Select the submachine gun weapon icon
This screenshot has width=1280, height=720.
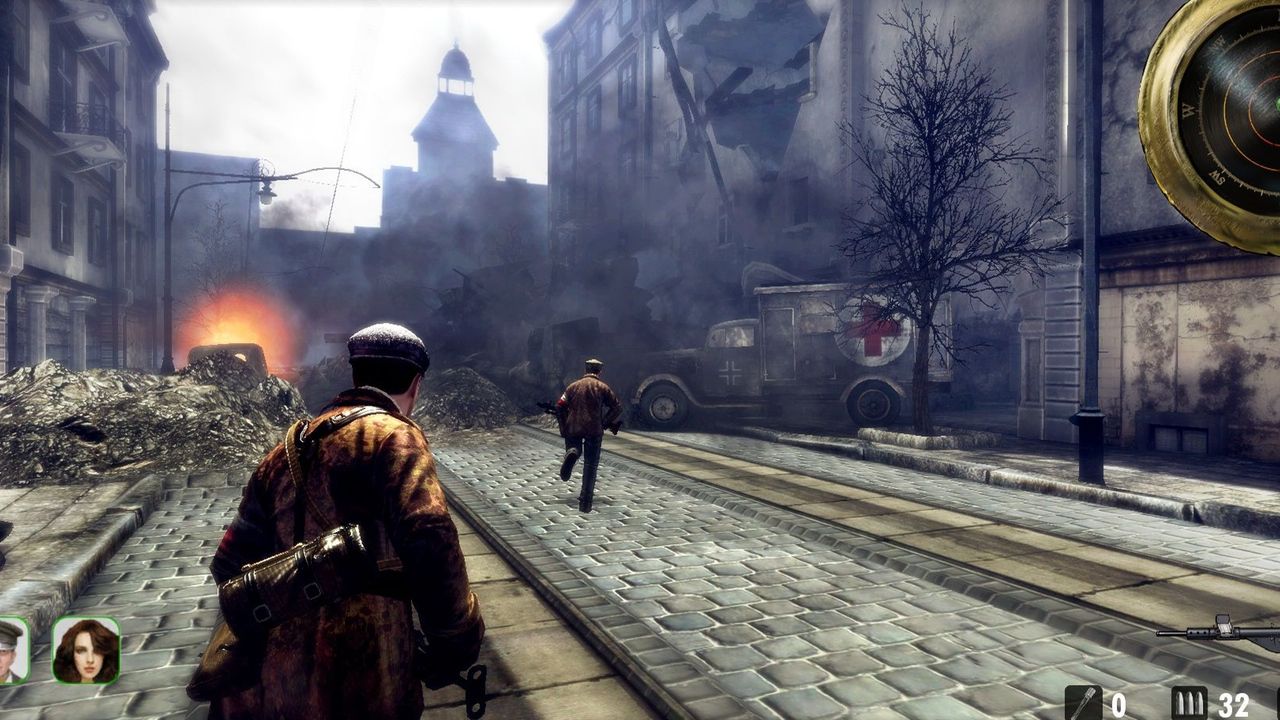coord(1225,632)
